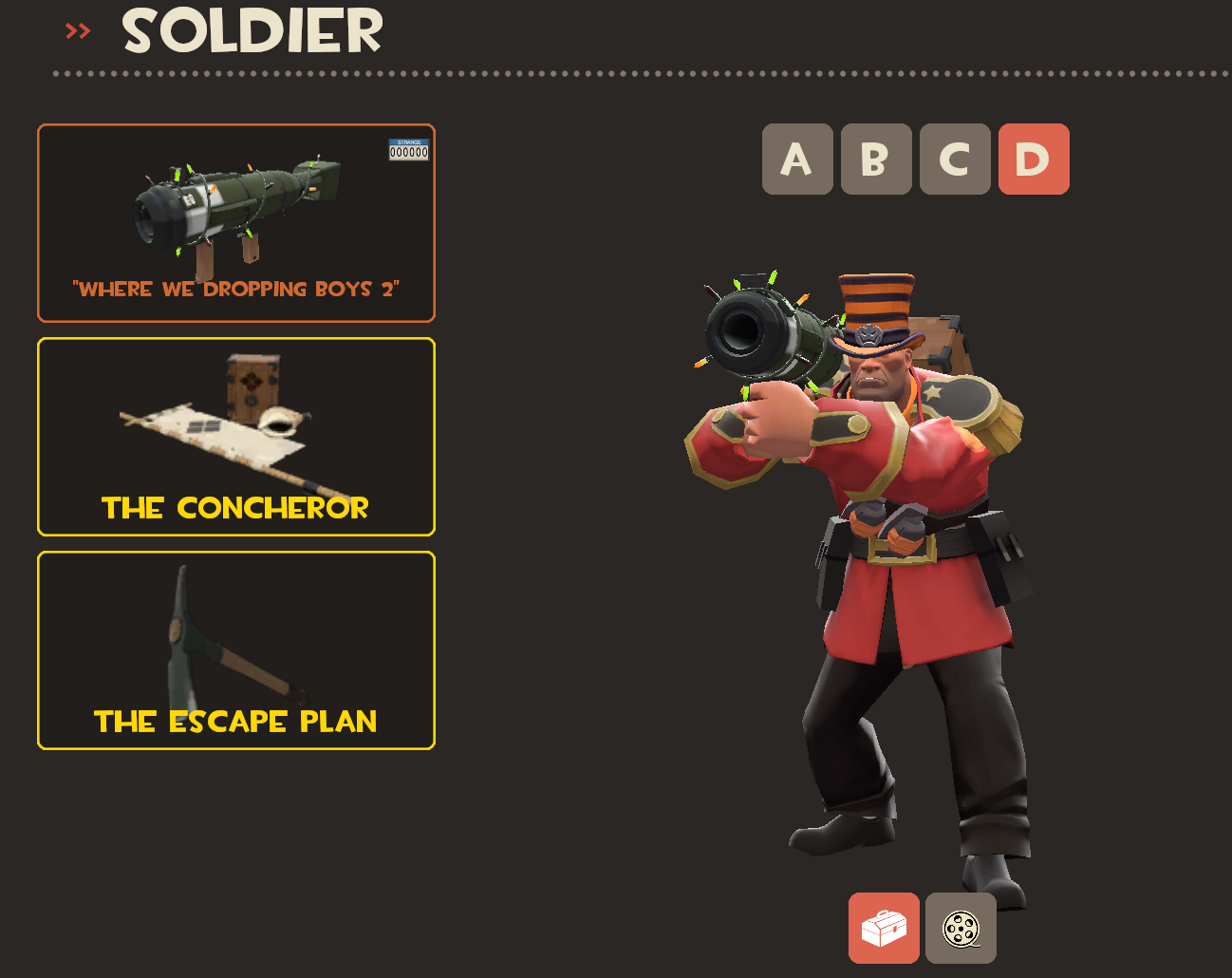Image resolution: width=1232 pixels, height=978 pixels.
Task: Open The Concheror equipment slot
Action: point(235,437)
